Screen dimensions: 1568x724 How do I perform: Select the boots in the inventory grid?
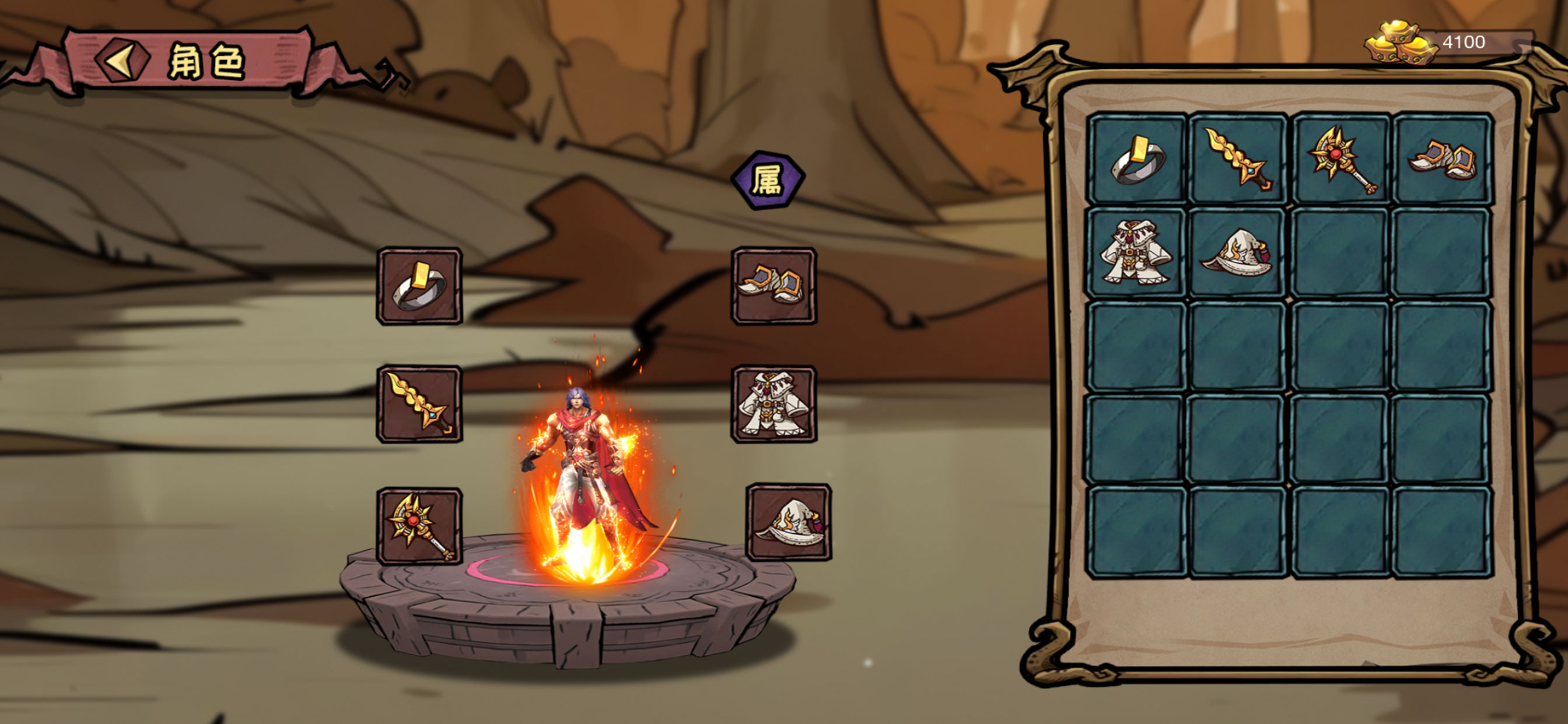(x=1441, y=159)
